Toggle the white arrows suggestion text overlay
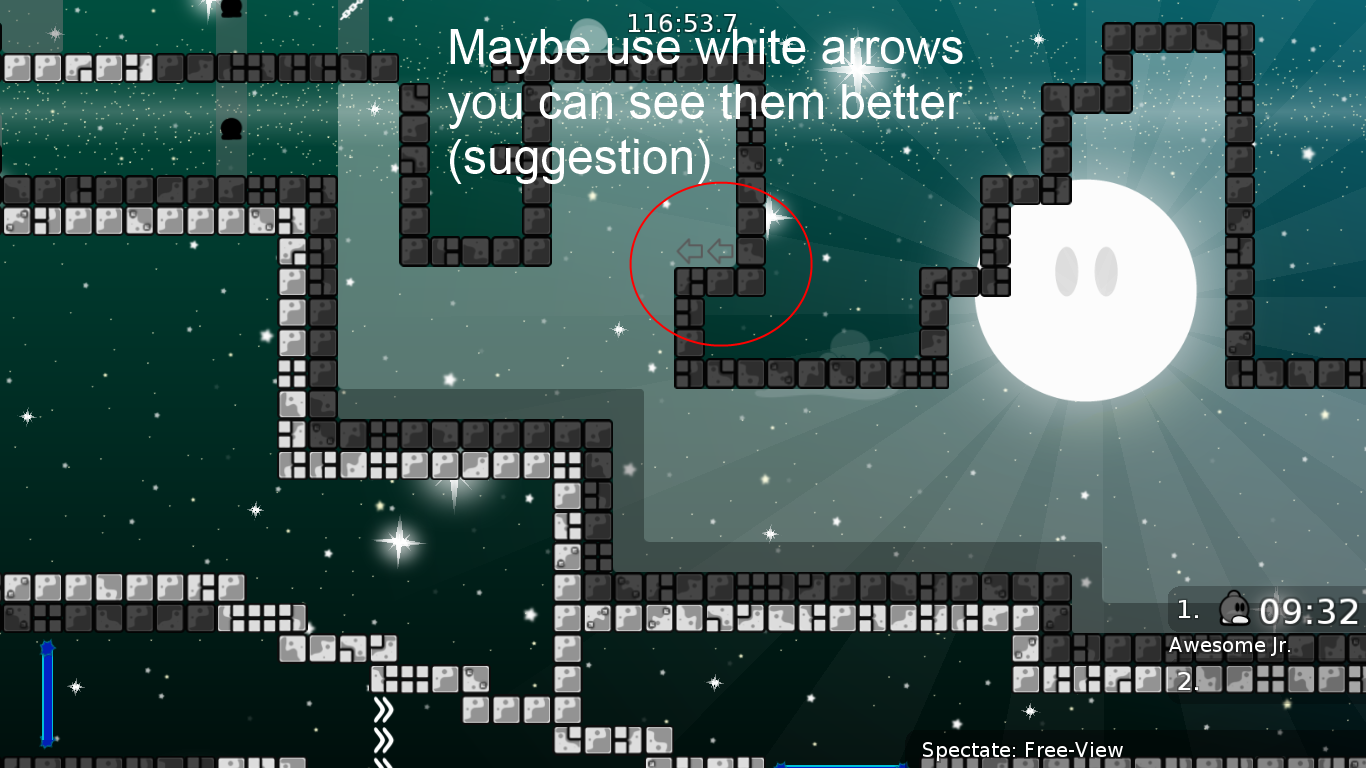 coord(705,100)
